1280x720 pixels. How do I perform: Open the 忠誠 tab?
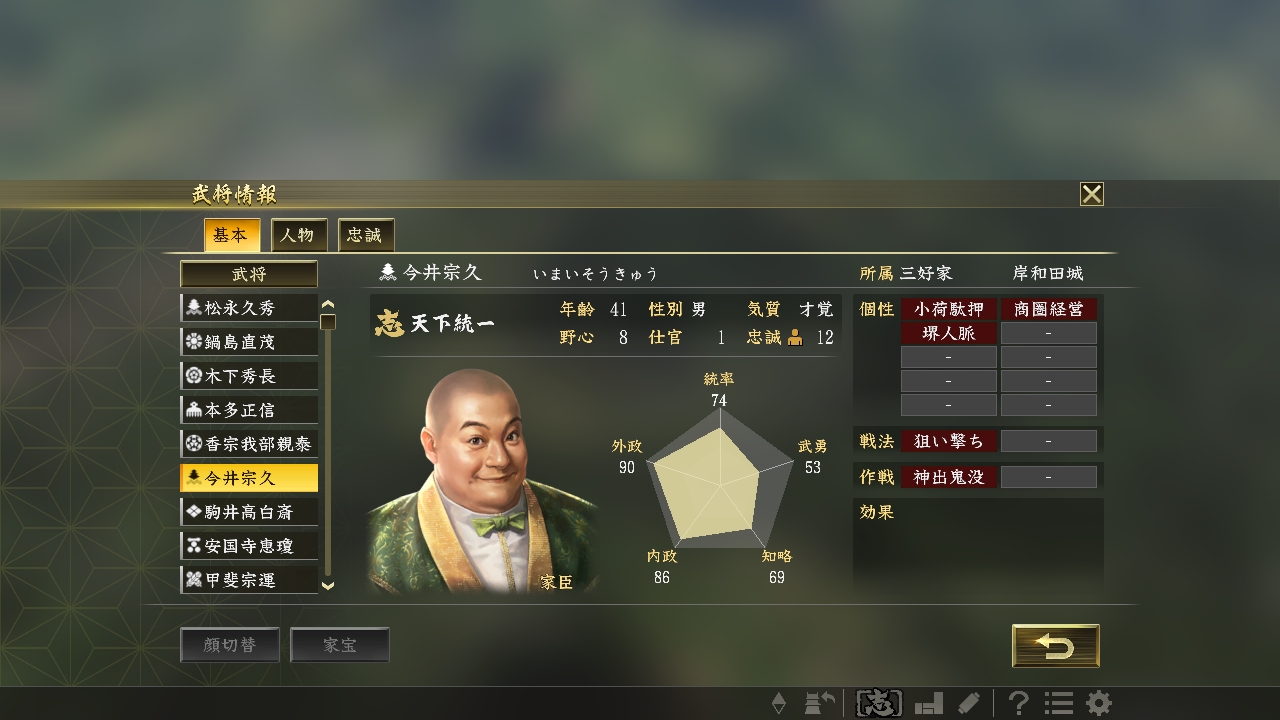pyautogui.click(x=364, y=235)
